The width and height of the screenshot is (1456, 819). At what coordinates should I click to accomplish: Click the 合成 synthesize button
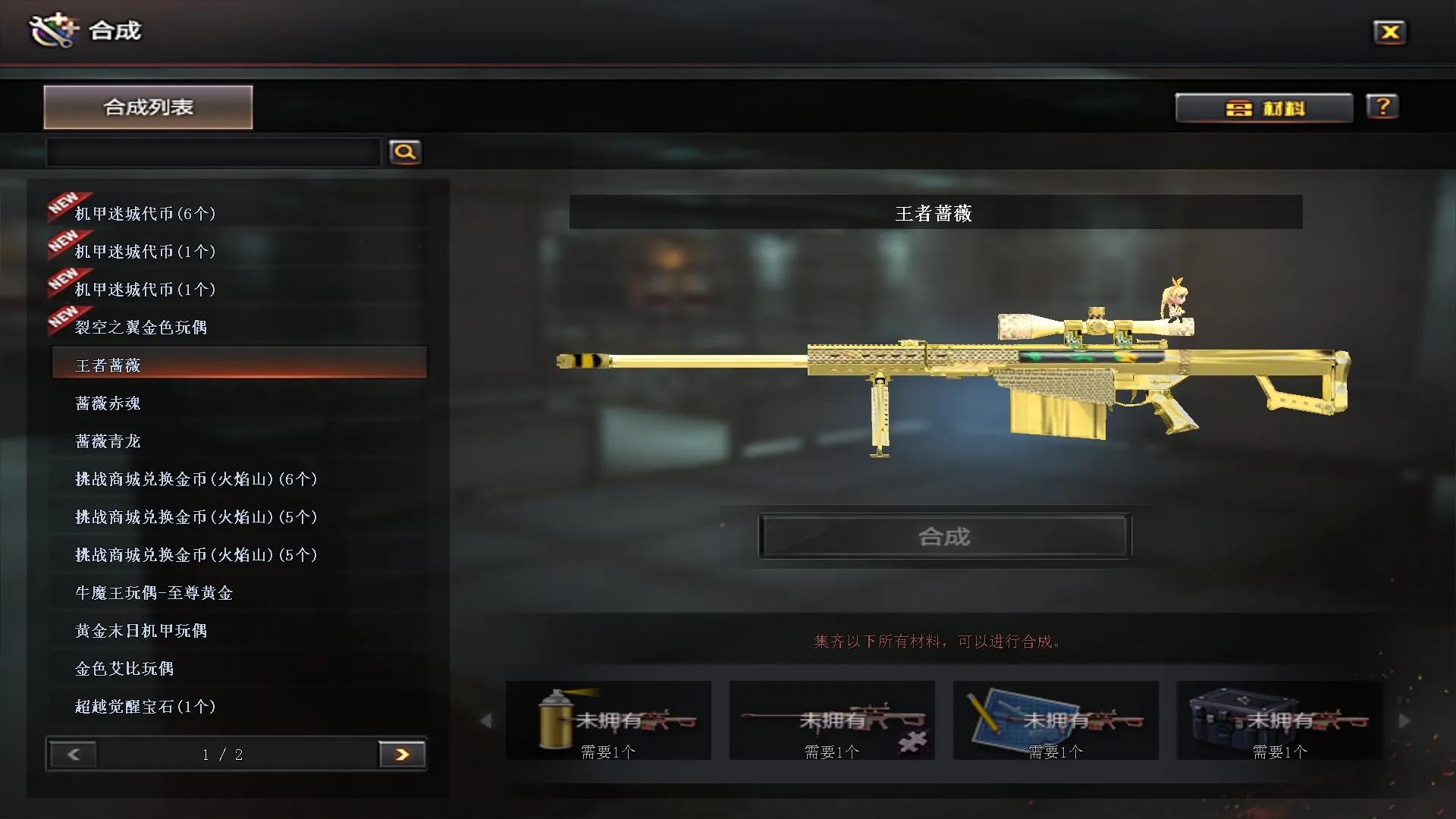click(944, 537)
